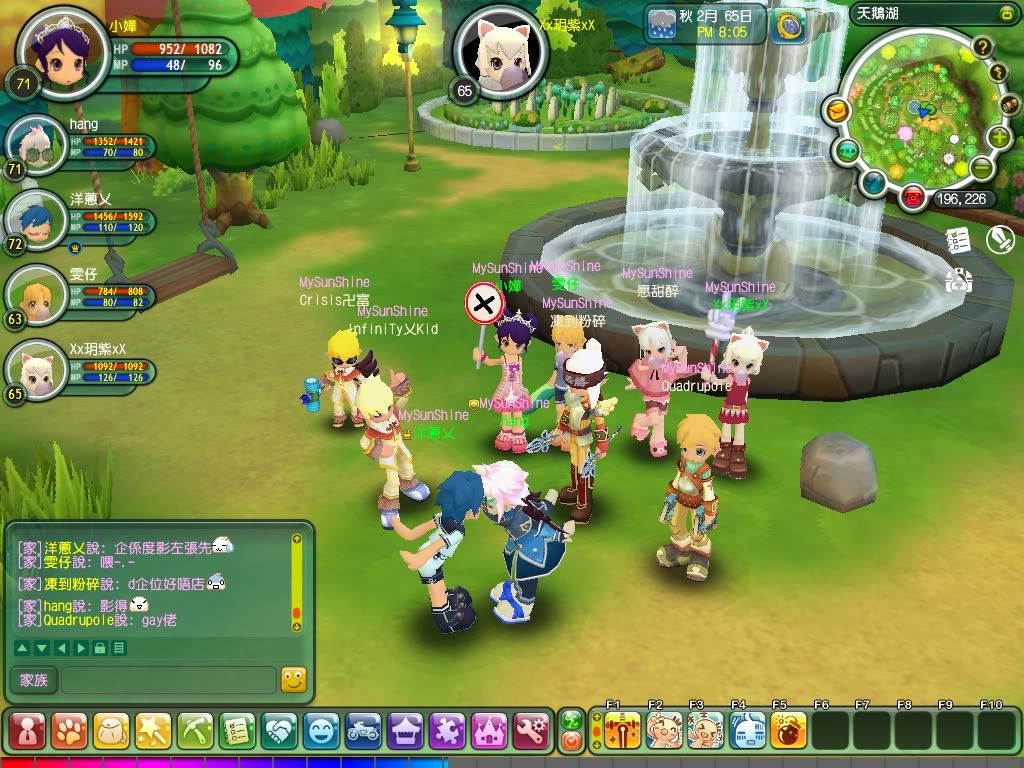
Task: Use the bomb item in F5 slot
Action: pos(788,730)
